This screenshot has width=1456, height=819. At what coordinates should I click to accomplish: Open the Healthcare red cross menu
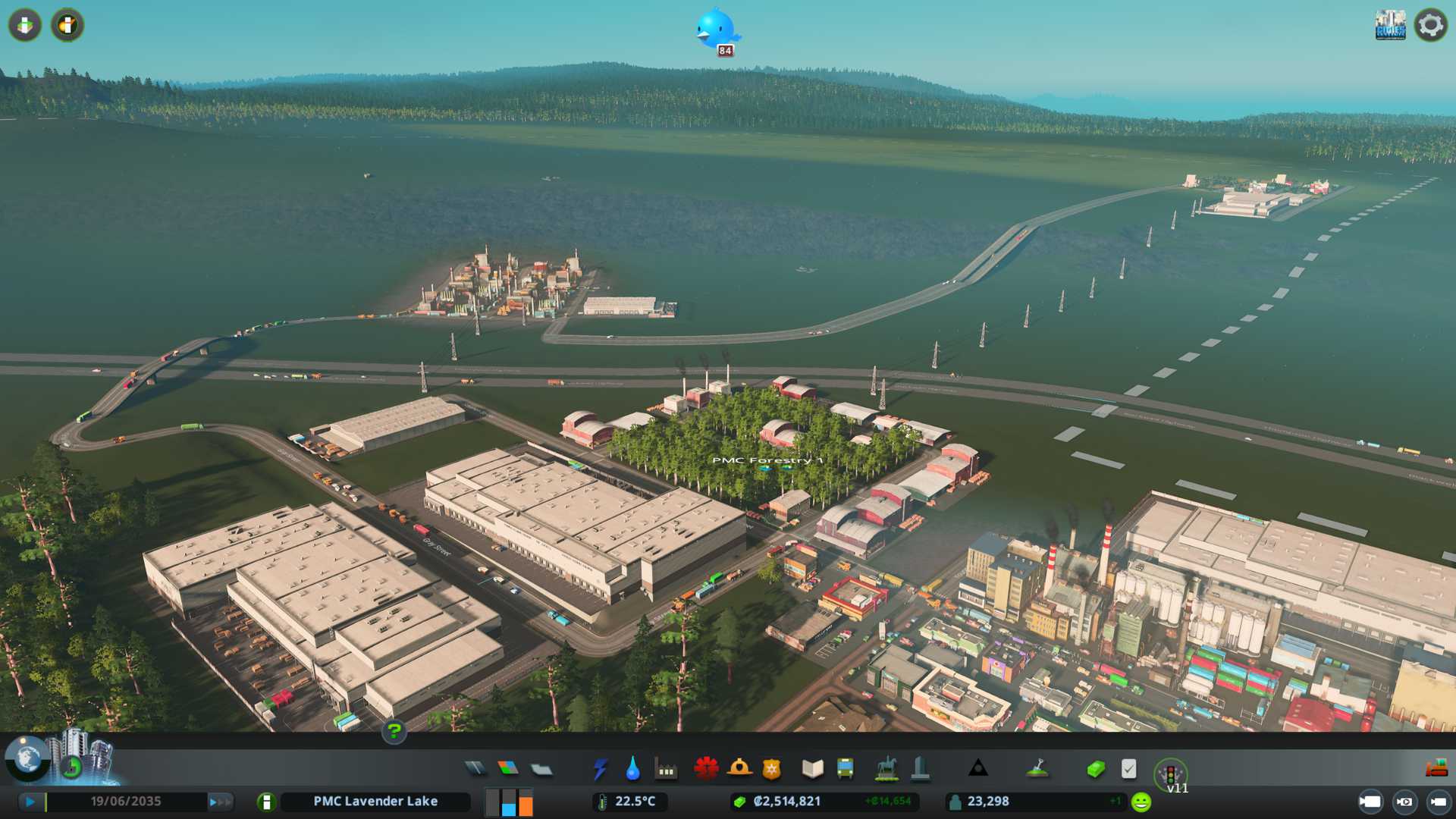(705, 769)
